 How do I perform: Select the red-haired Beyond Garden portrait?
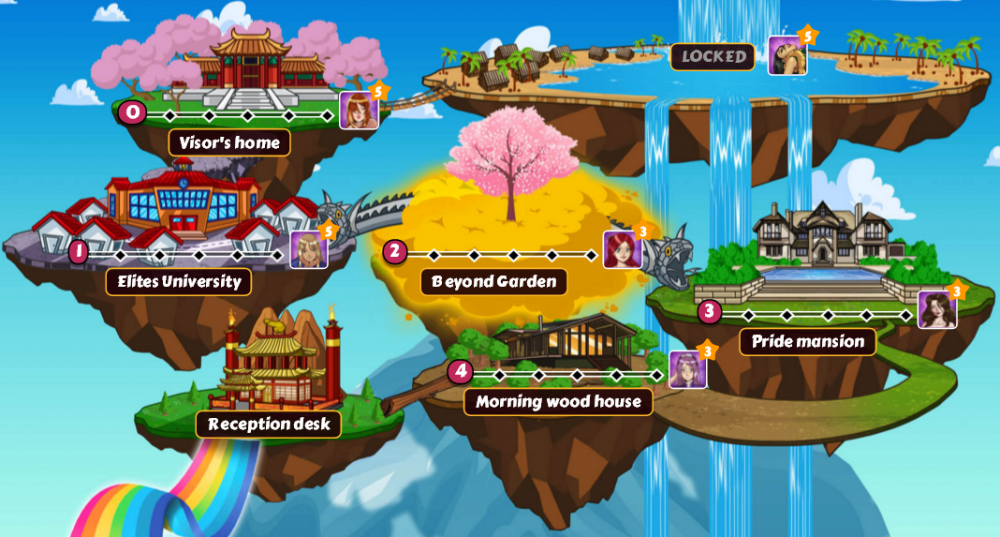(621, 250)
